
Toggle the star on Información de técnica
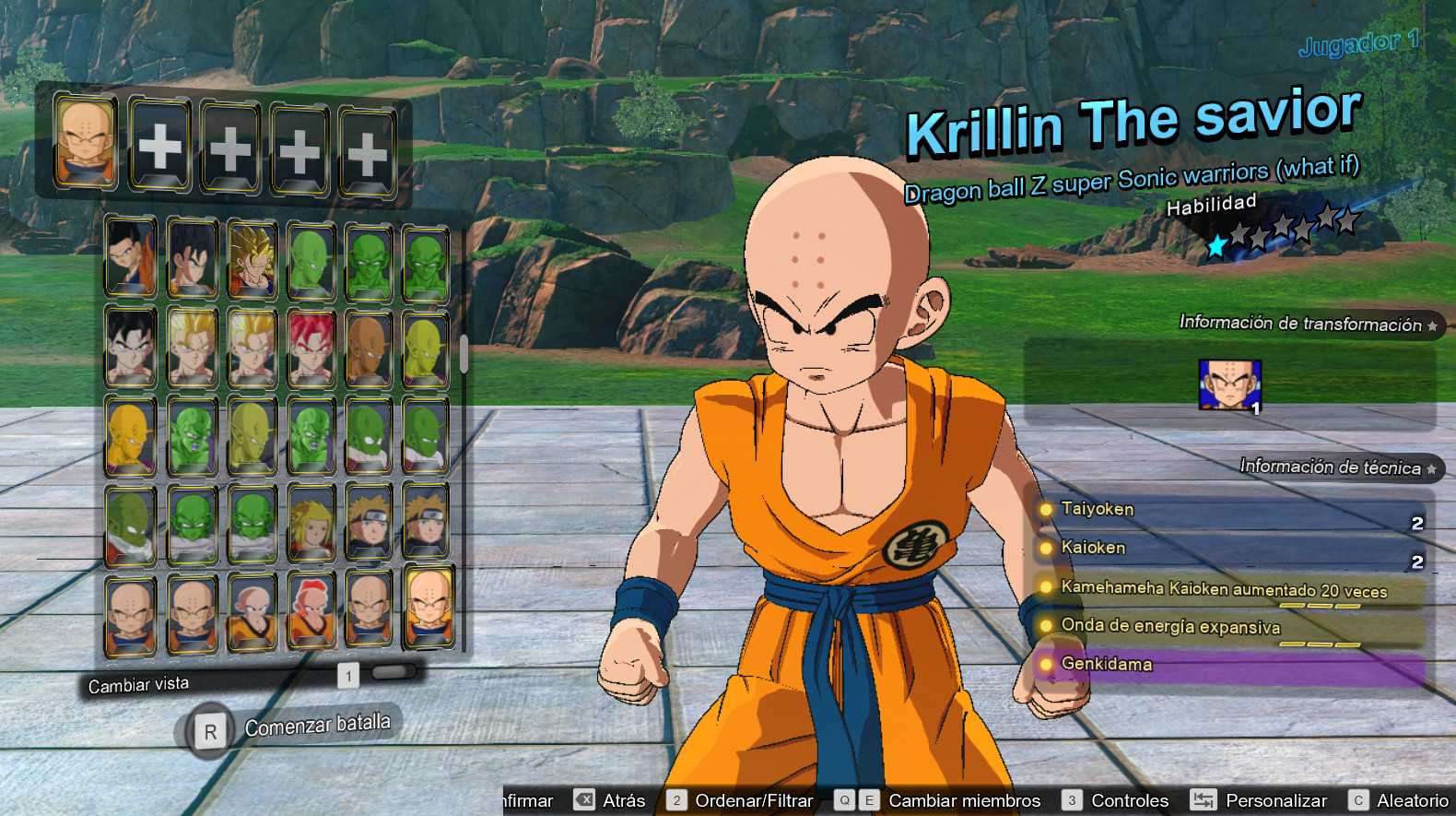click(x=1431, y=468)
